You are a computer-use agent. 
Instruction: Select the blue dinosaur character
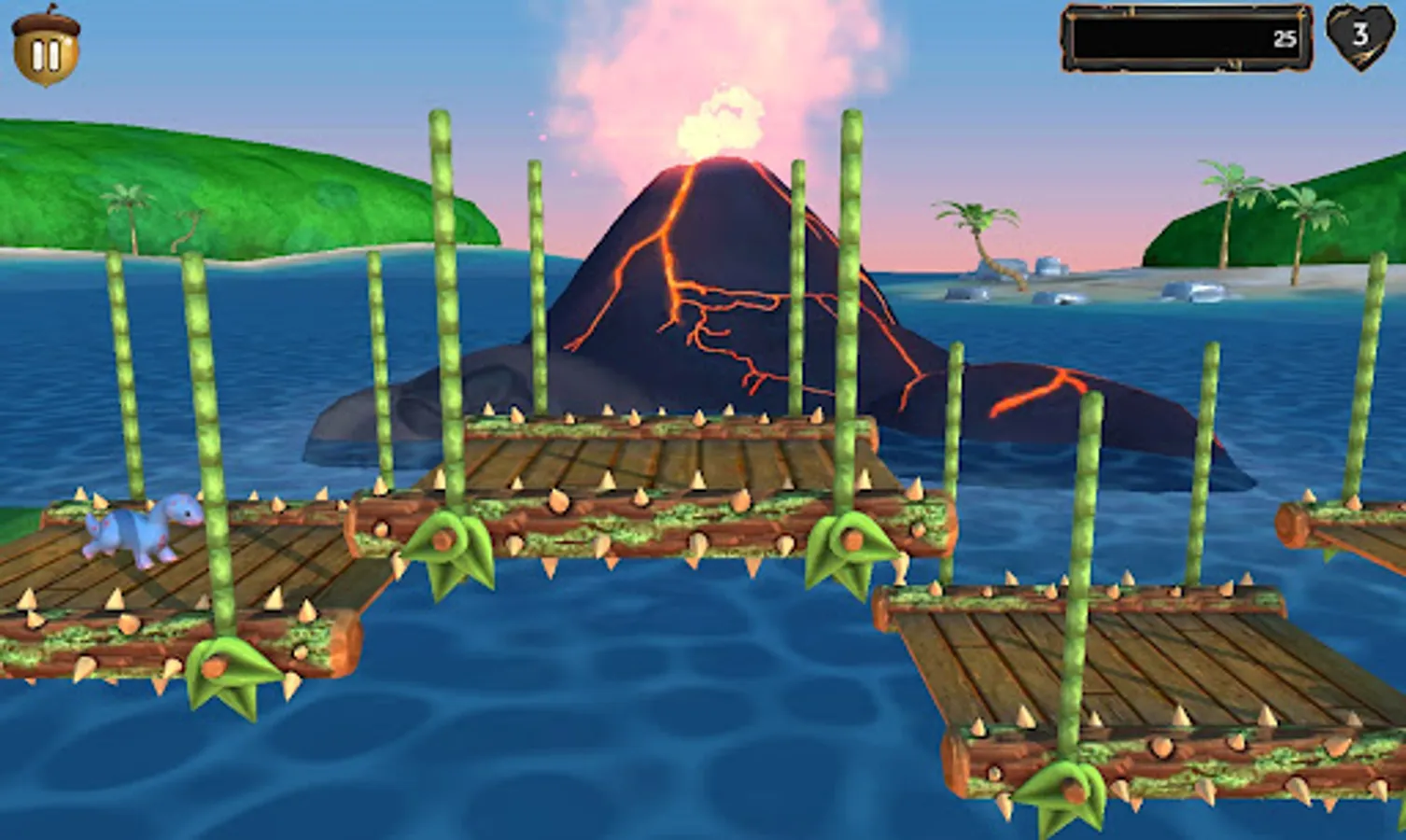coord(140,527)
